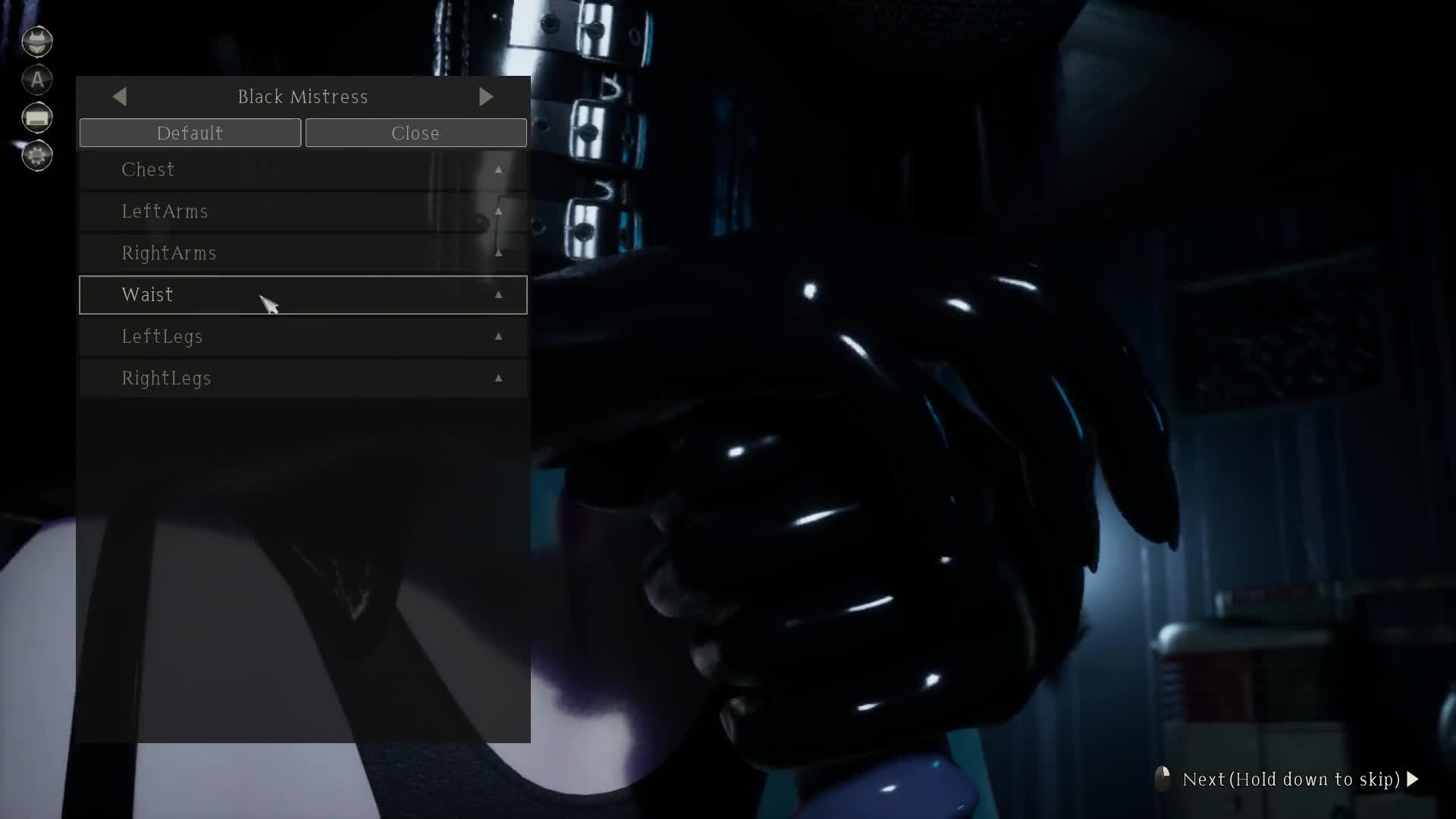
Task: Go to previous character with left arrow
Action: (119, 96)
